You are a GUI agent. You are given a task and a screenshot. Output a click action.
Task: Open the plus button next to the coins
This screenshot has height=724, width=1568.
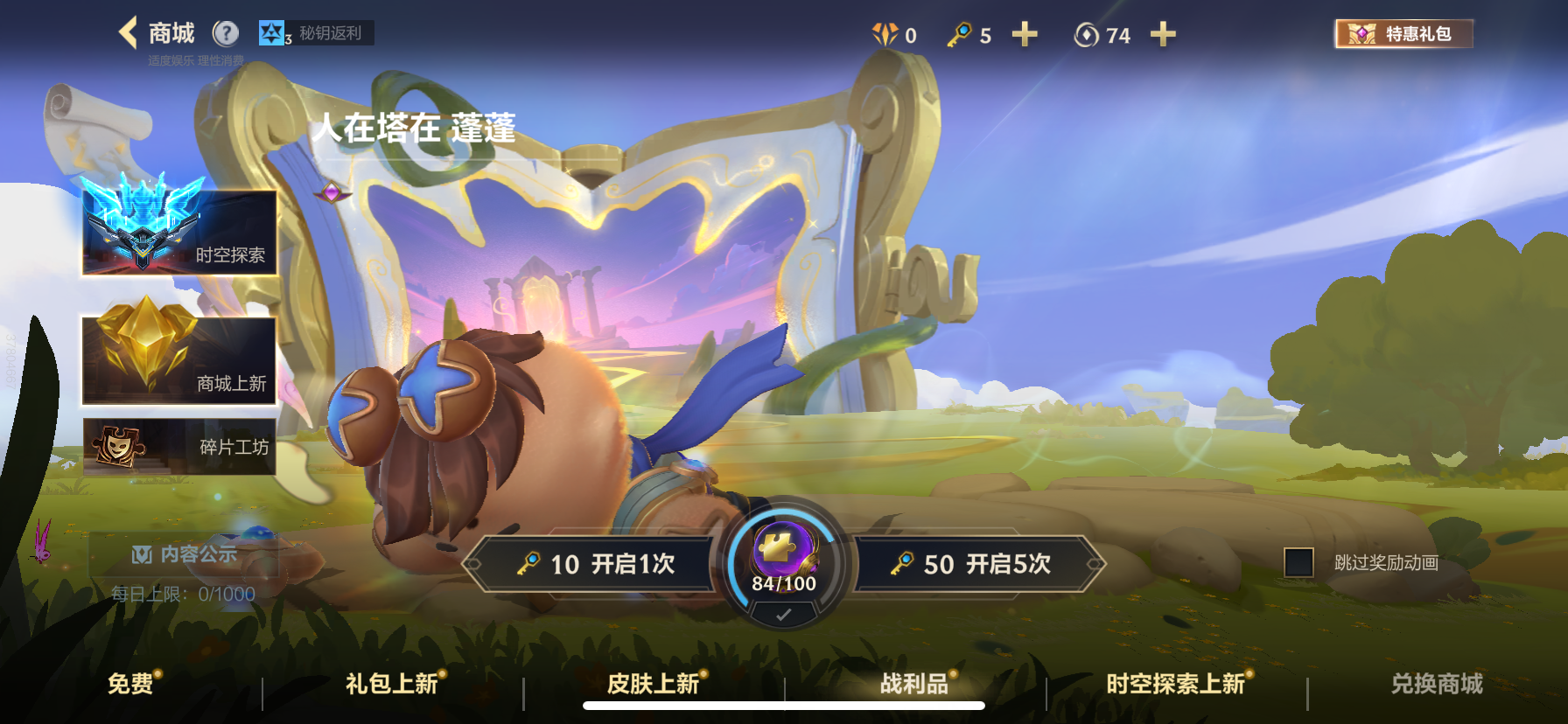[1163, 35]
